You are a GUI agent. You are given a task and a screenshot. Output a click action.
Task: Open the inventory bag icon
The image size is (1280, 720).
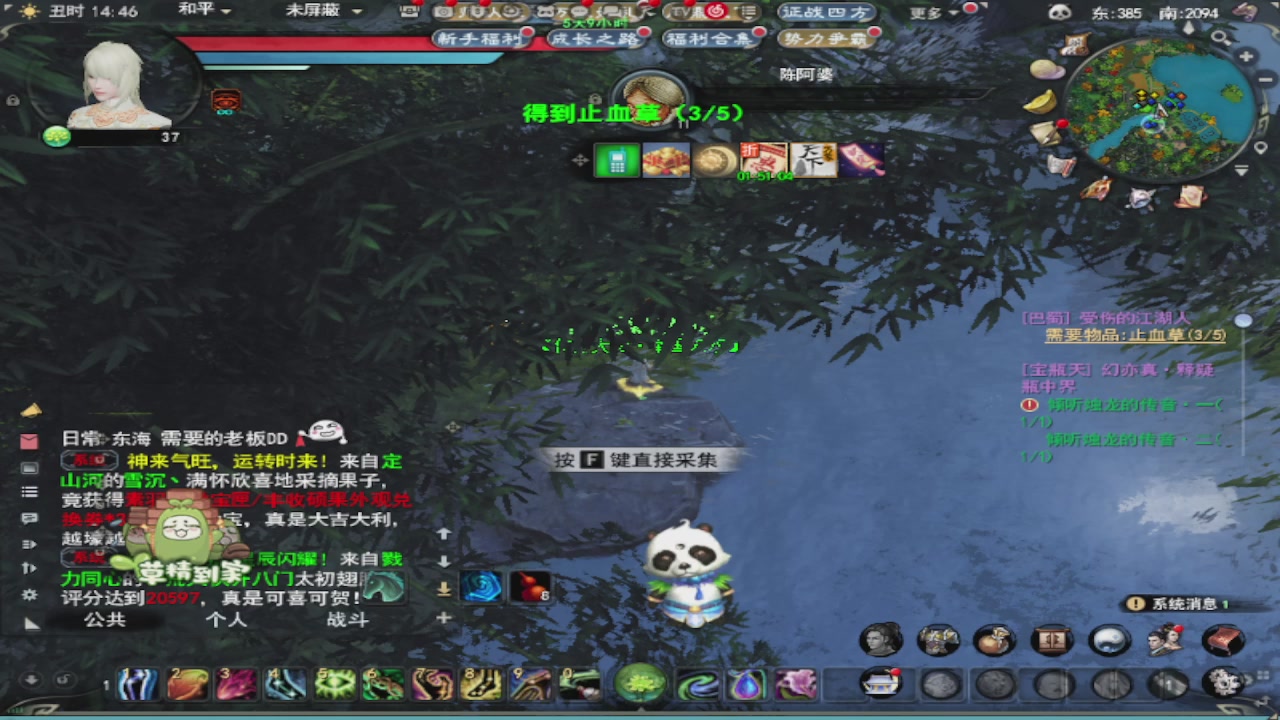995,640
